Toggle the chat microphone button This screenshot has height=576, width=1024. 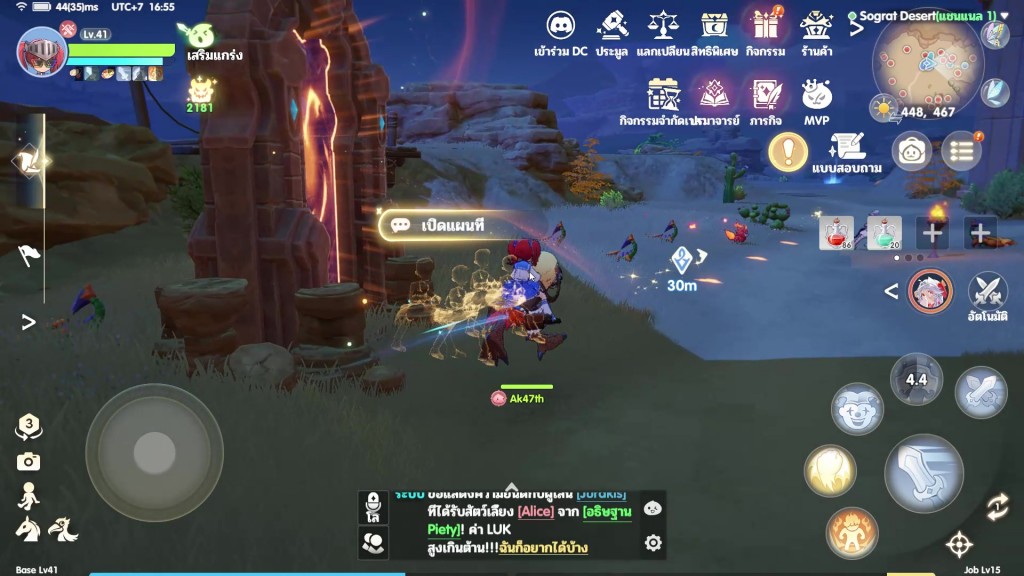point(373,506)
